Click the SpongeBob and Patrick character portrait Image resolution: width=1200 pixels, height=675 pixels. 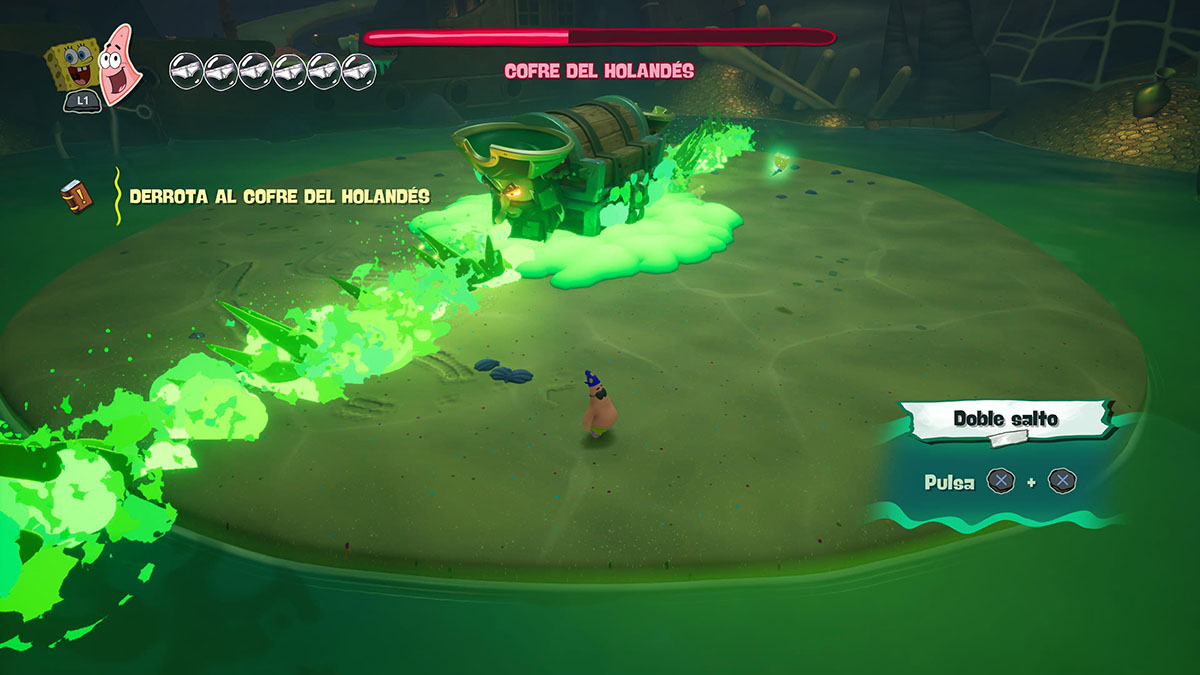[92, 62]
